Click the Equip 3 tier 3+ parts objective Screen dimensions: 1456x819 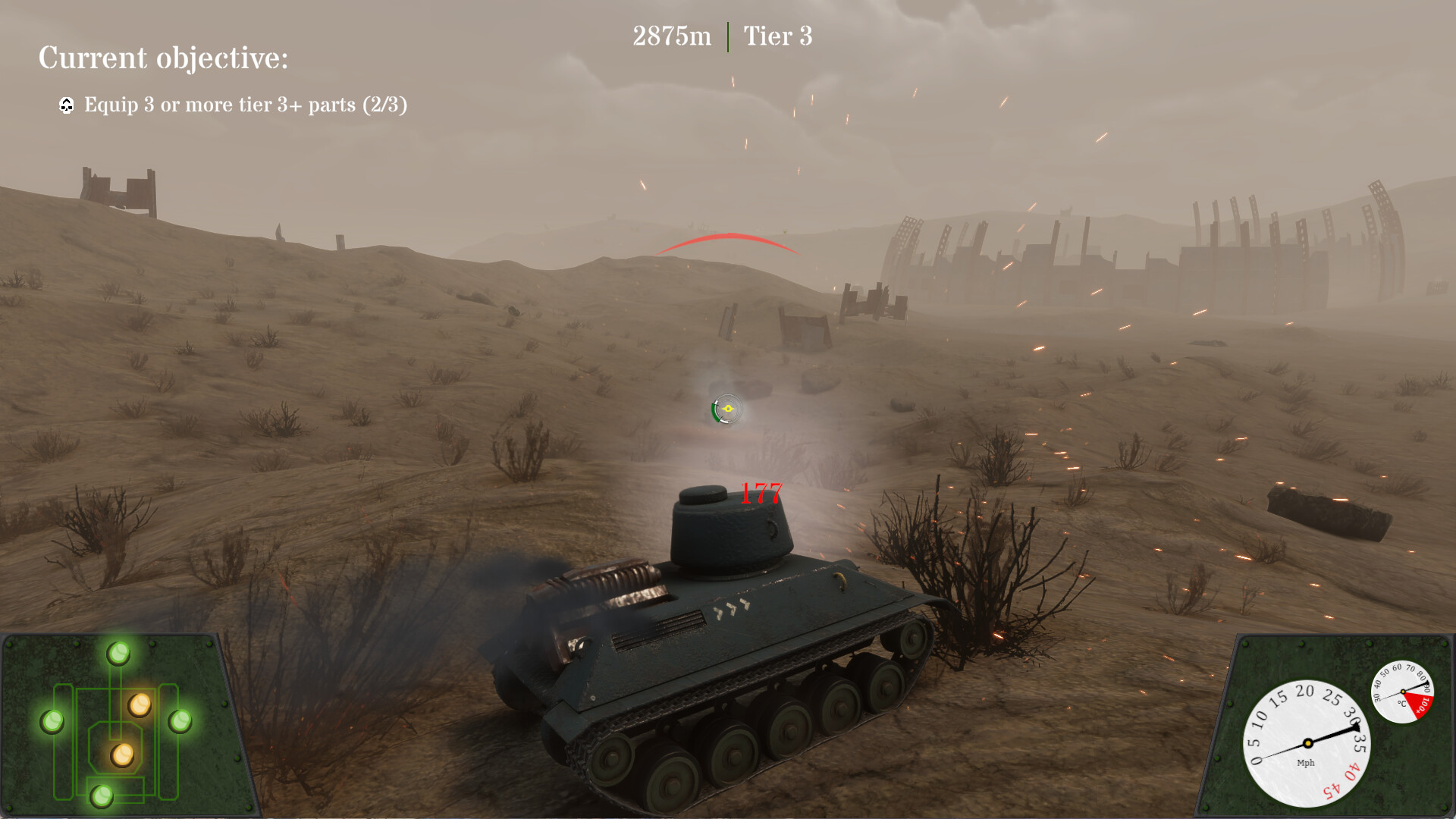click(246, 106)
